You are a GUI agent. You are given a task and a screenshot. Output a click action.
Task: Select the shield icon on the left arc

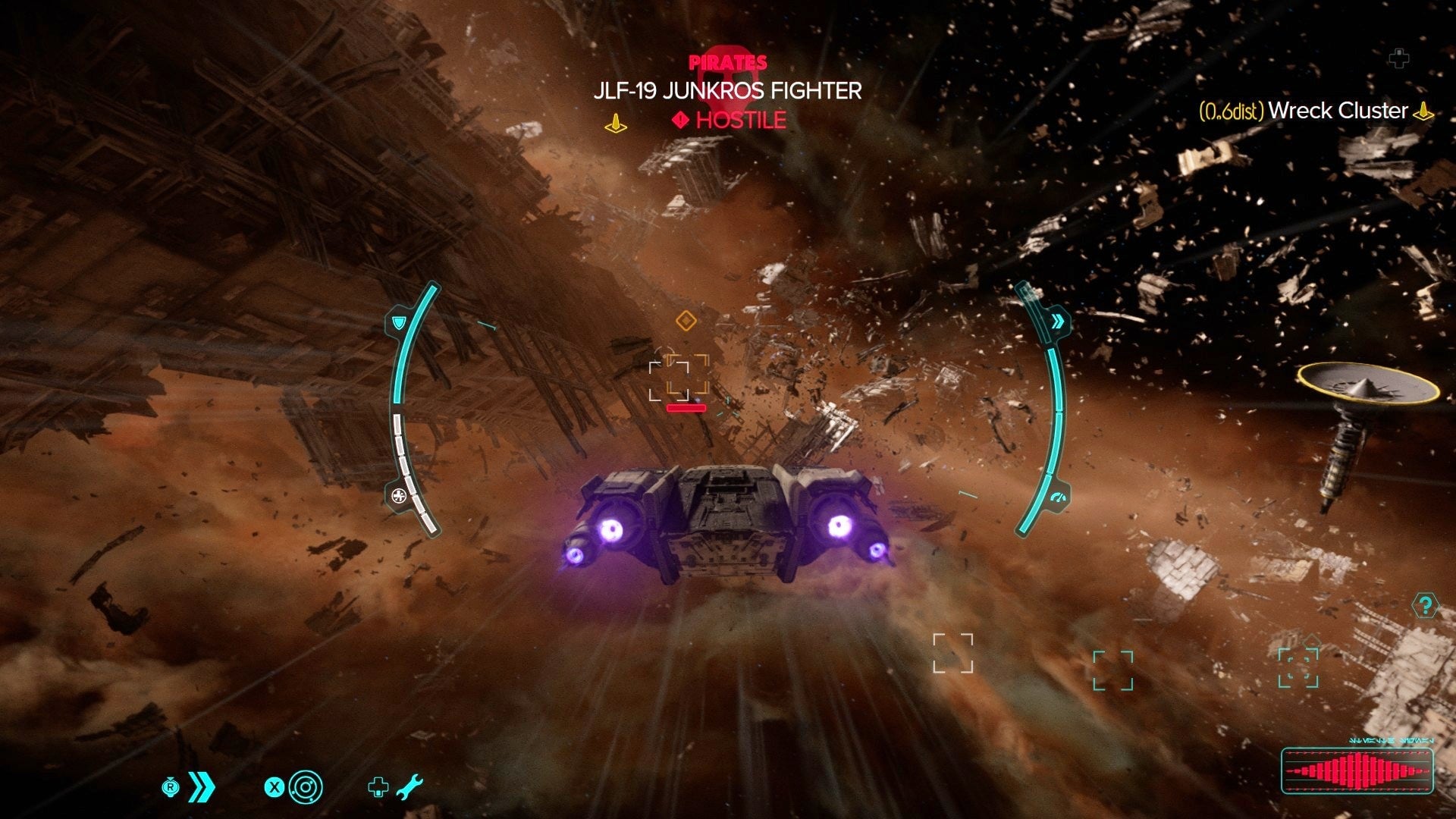tap(397, 324)
